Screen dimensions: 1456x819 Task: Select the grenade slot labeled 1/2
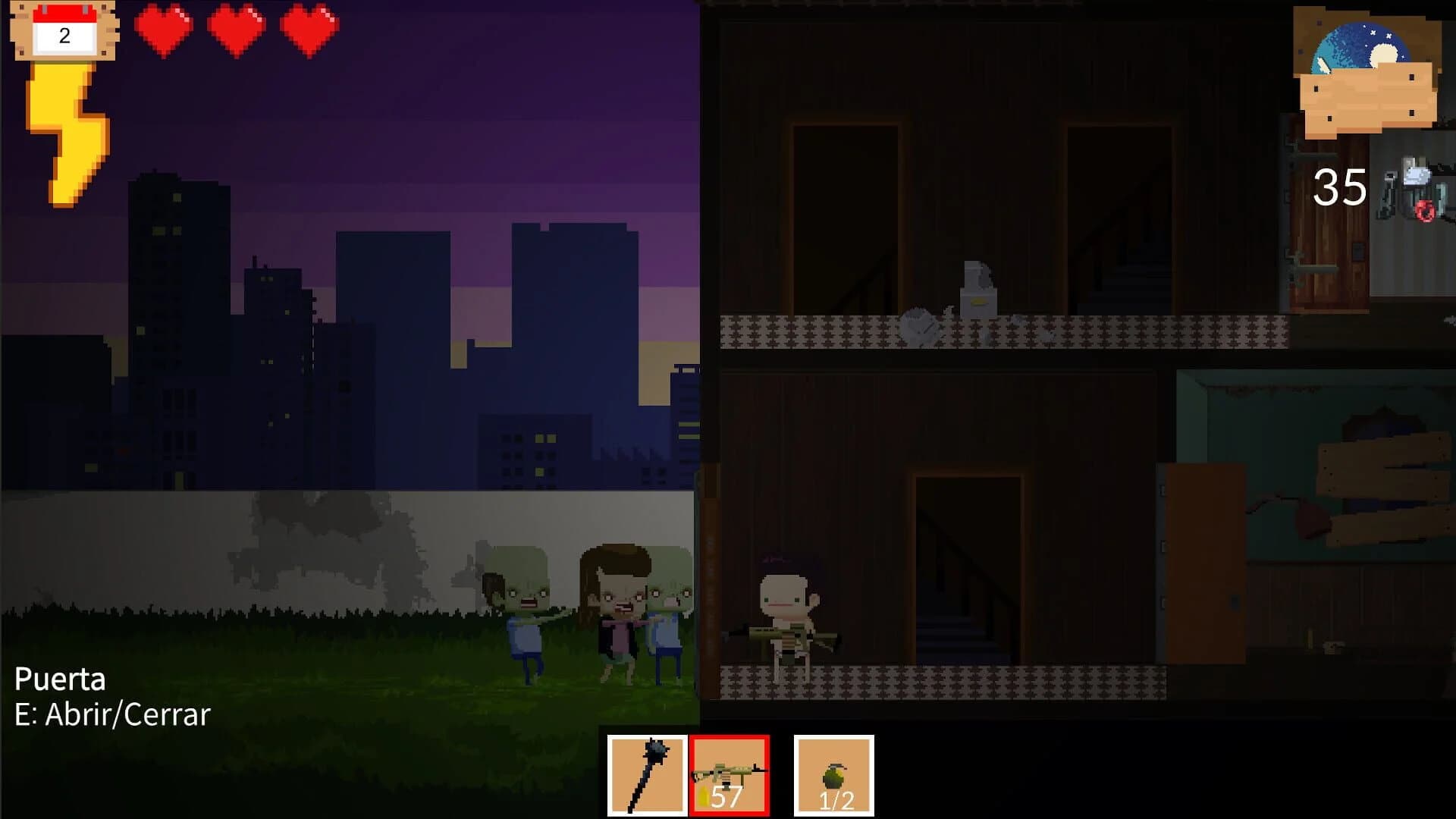pyautogui.click(x=834, y=773)
